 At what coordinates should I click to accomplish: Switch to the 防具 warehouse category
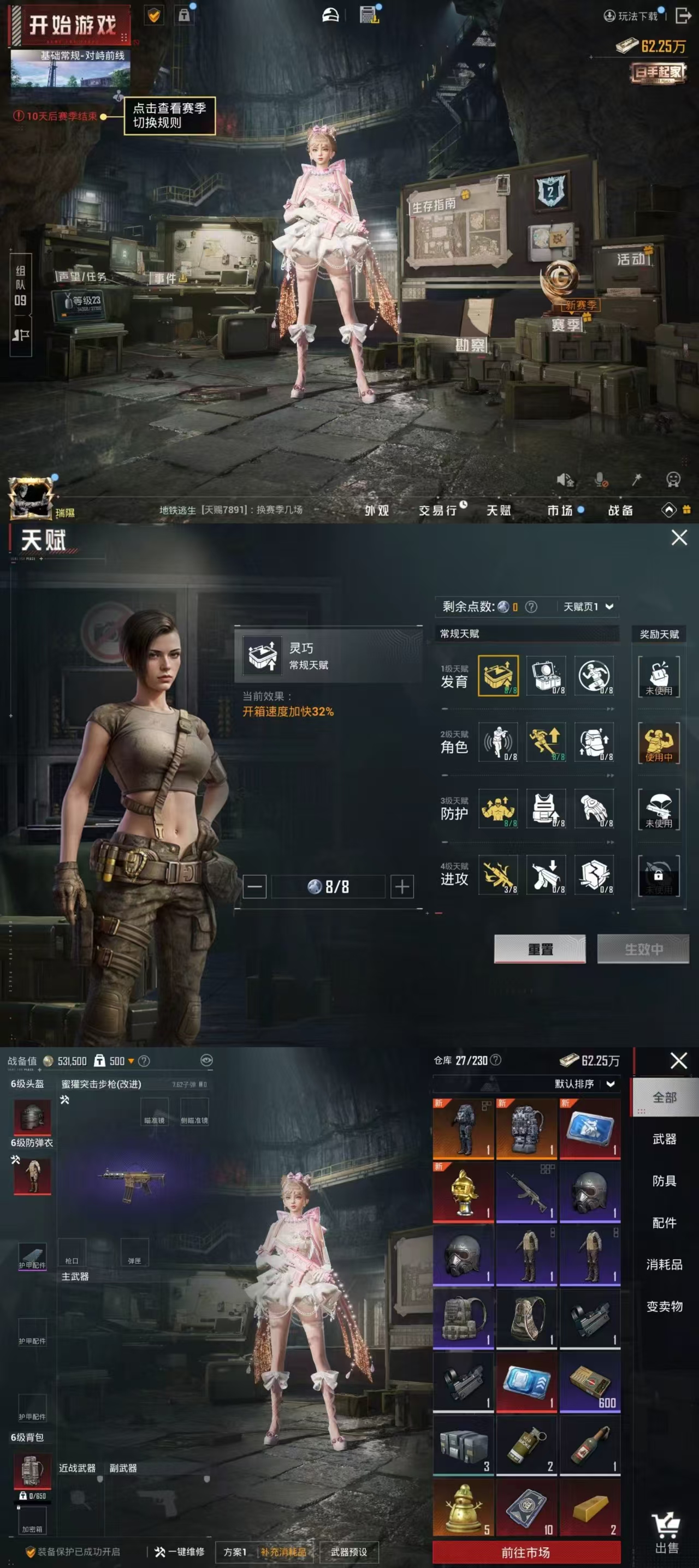click(x=664, y=1181)
